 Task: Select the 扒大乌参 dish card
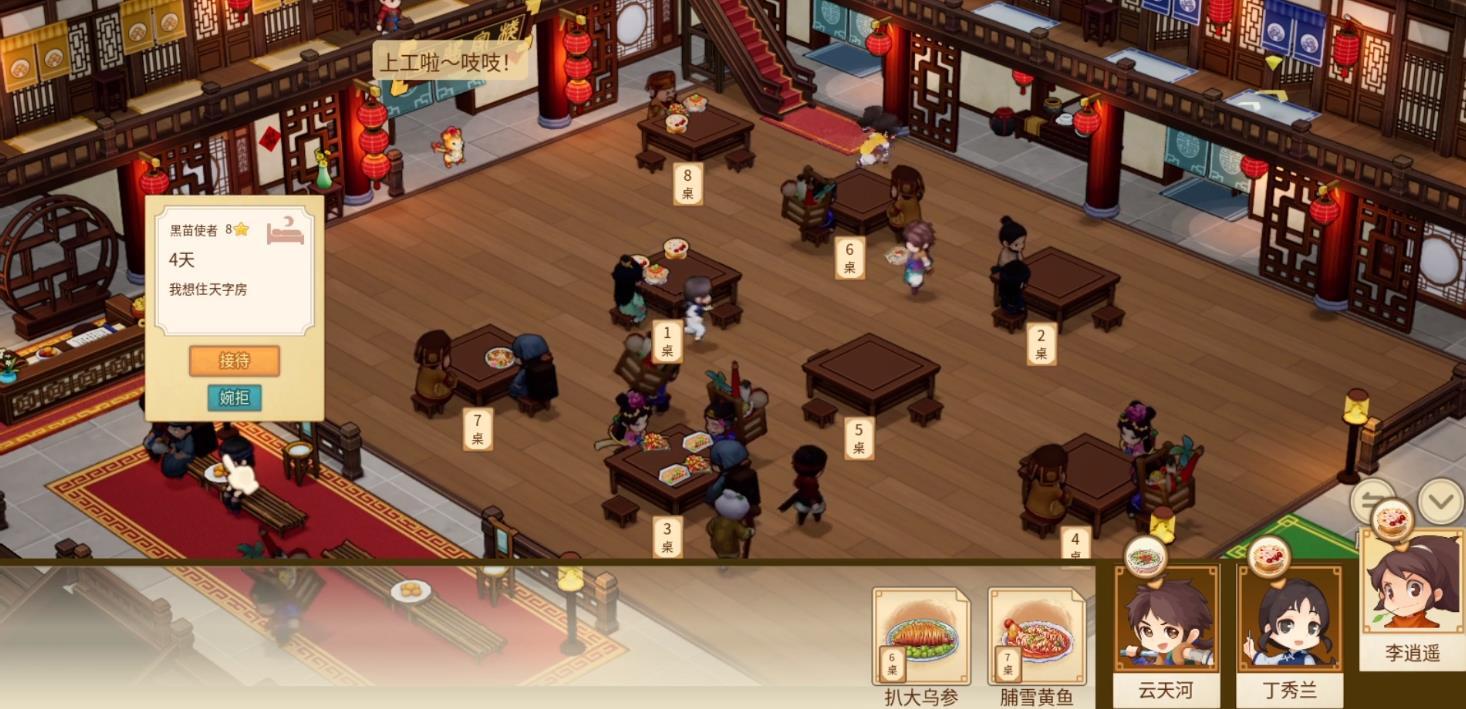click(x=921, y=637)
